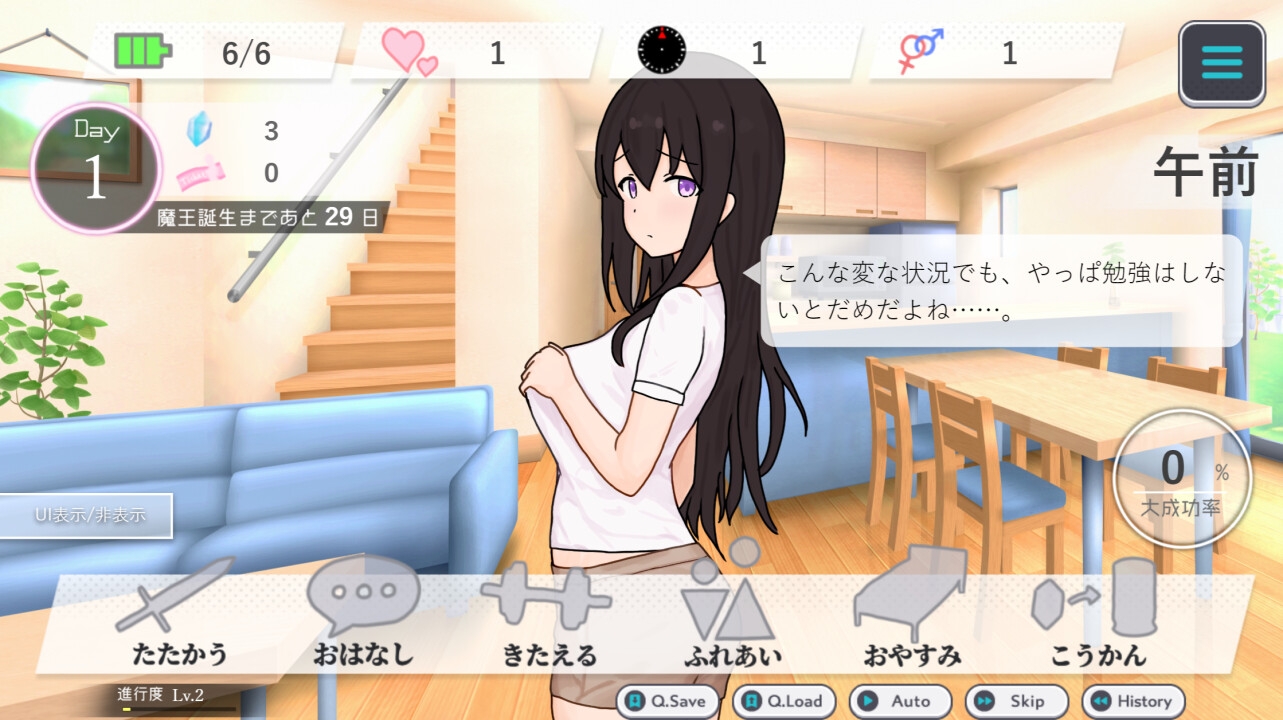Screen dimensions: 1283x720
Task: Toggle the UI表示/非表示 button
Action: tap(88, 516)
